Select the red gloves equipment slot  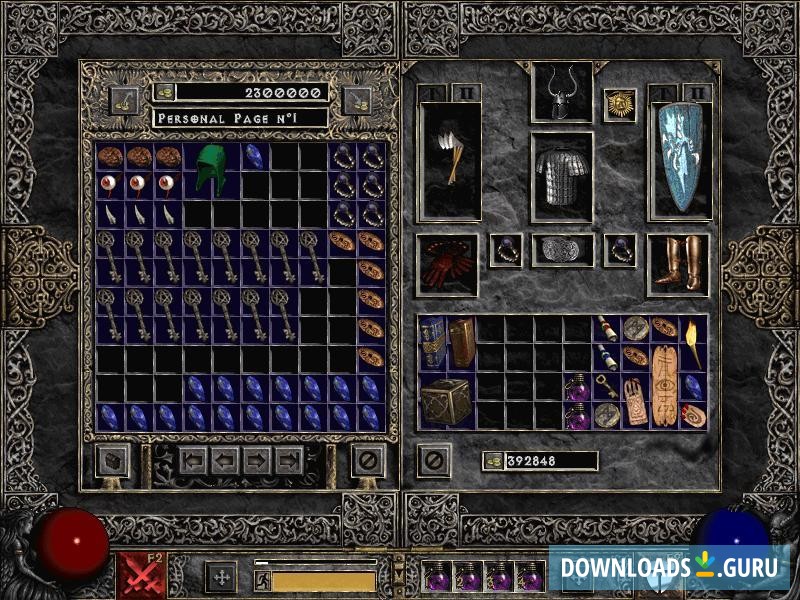click(447, 265)
